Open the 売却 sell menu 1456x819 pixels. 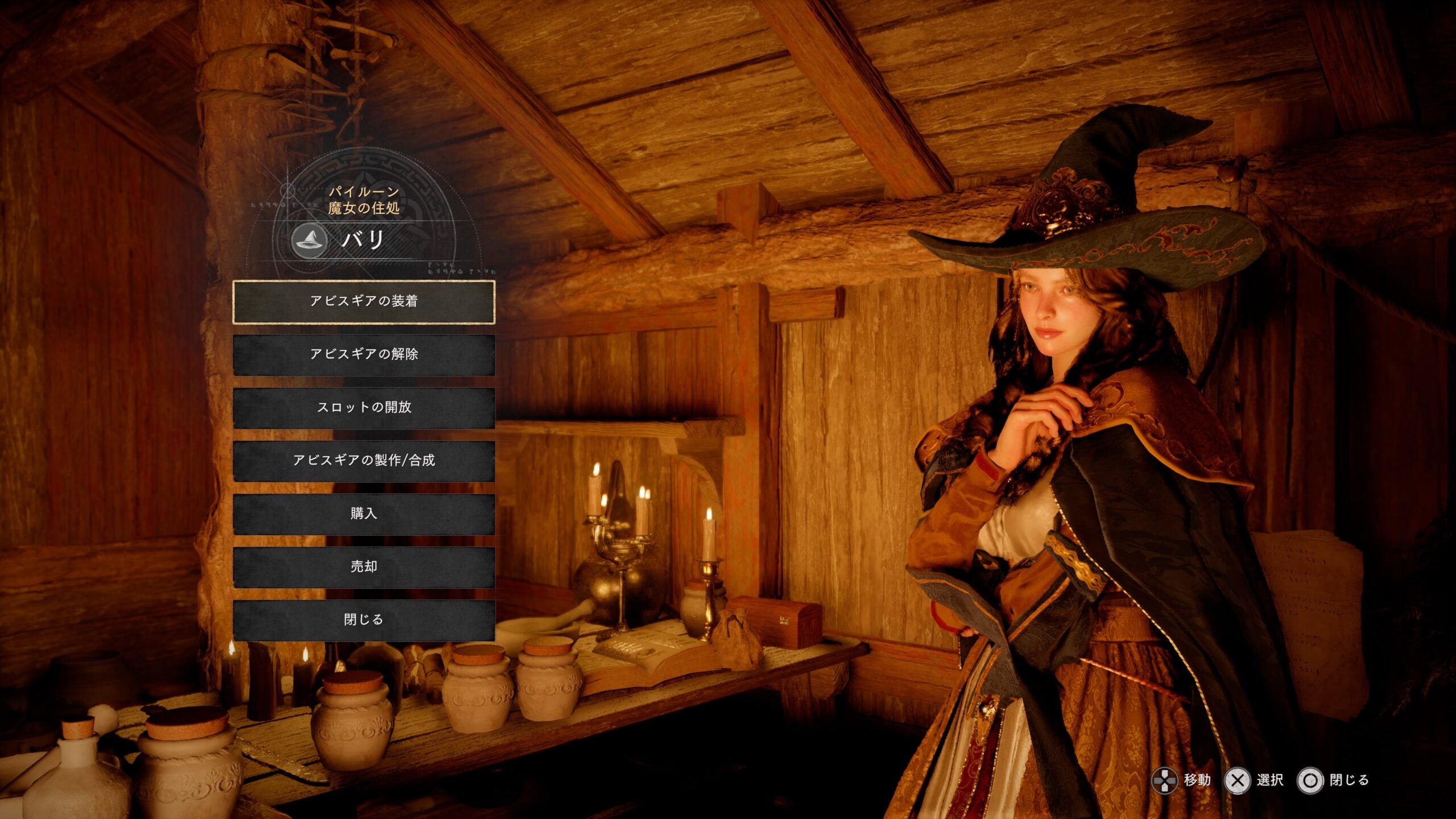(x=363, y=567)
